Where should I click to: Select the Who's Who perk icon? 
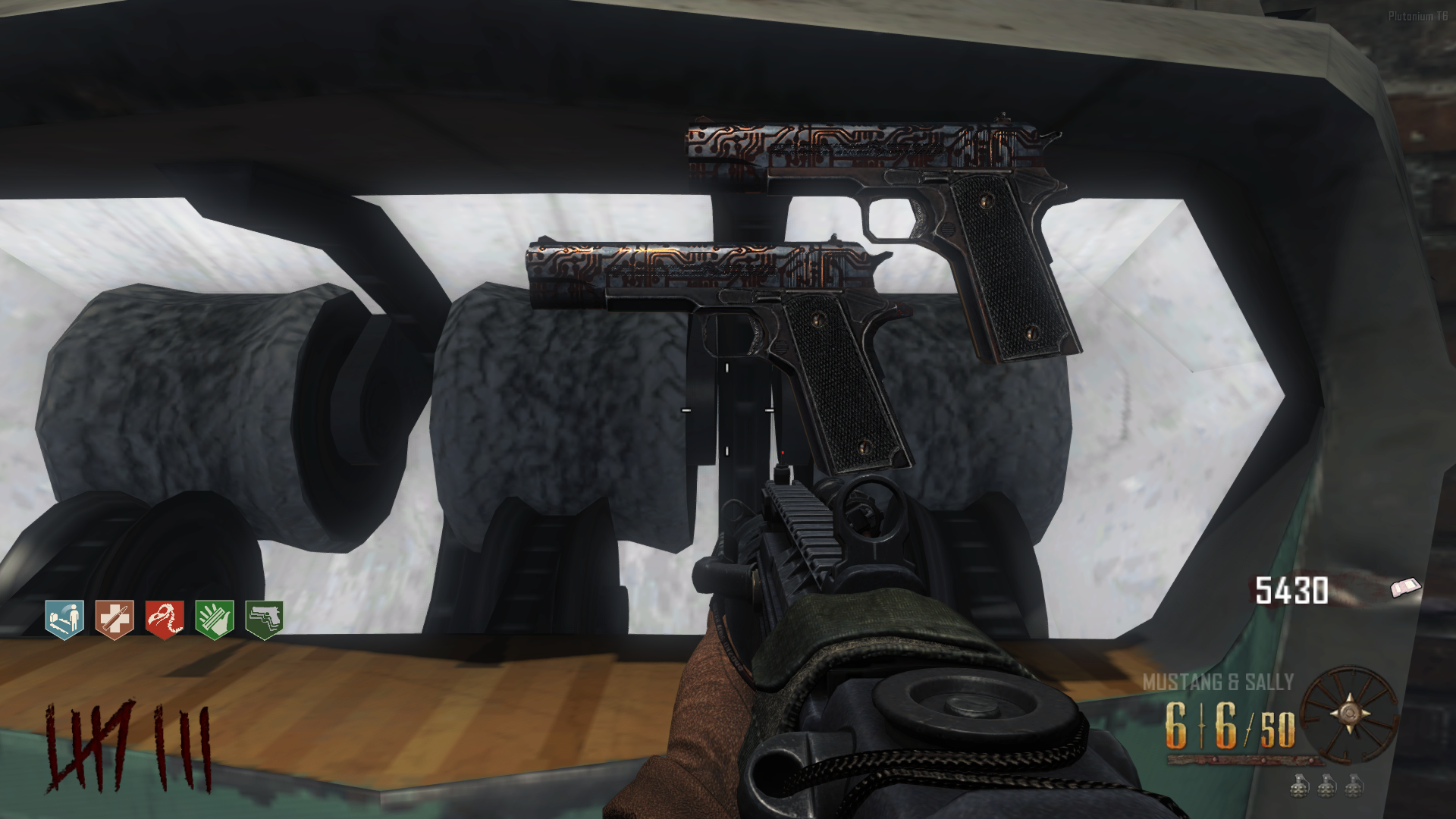point(64,620)
